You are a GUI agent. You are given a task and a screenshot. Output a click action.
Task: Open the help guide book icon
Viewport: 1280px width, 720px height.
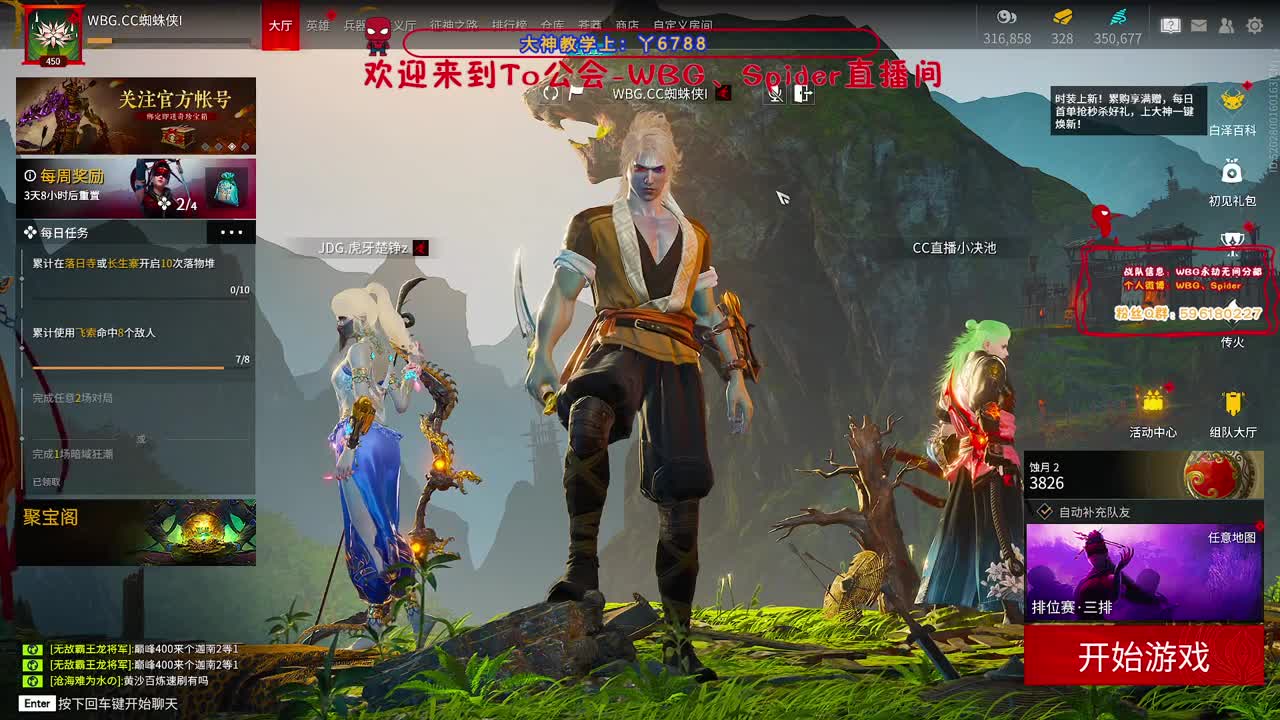tap(1171, 25)
